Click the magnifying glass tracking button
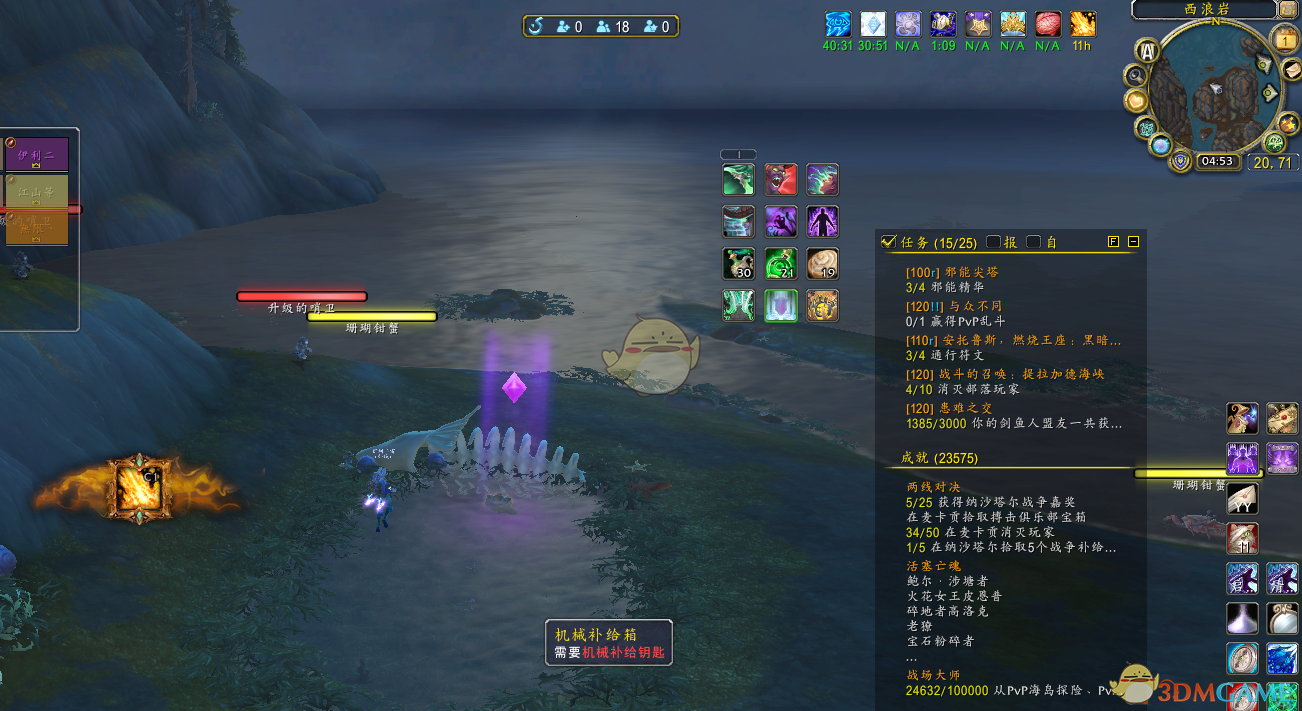 pos(1136,75)
